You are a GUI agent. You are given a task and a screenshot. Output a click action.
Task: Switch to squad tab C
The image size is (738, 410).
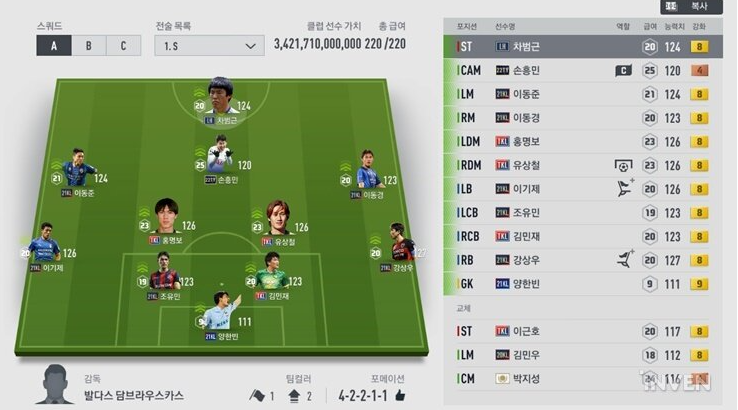(123, 45)
